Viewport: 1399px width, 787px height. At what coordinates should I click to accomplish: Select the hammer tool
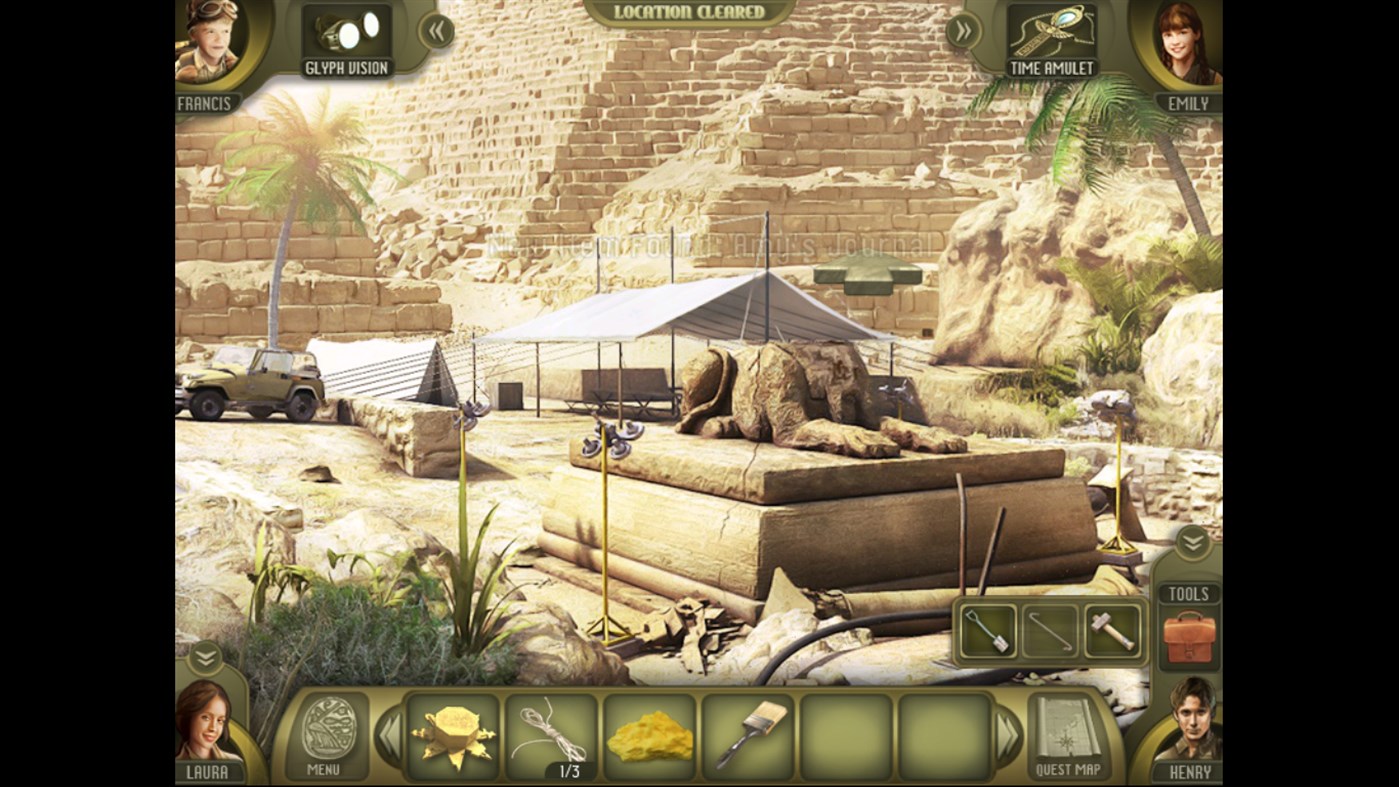[1112, 630]
